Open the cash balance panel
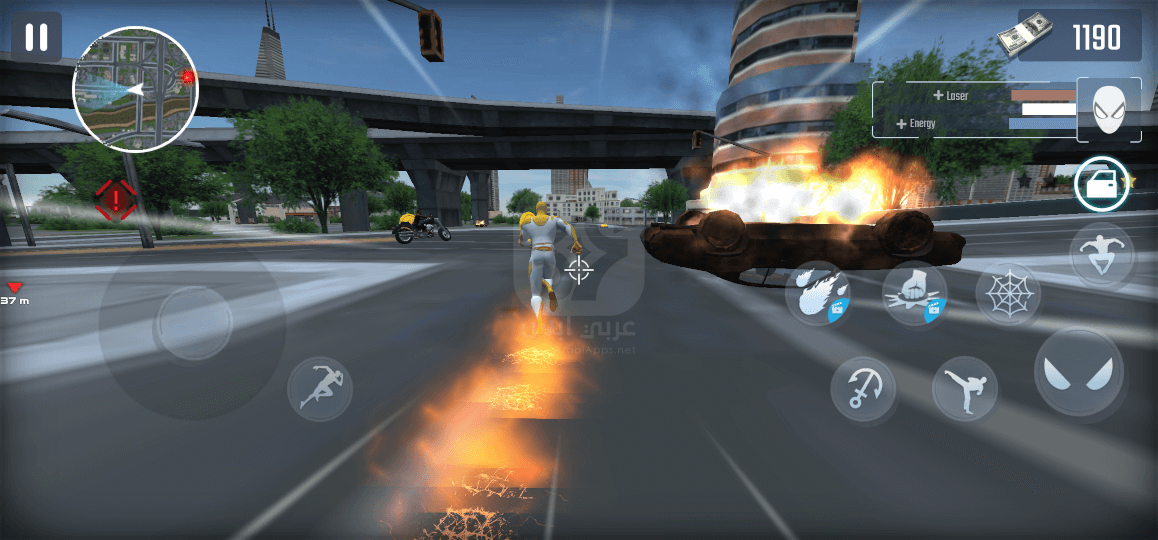1158x540 pixels. [x=1079, y=38]
